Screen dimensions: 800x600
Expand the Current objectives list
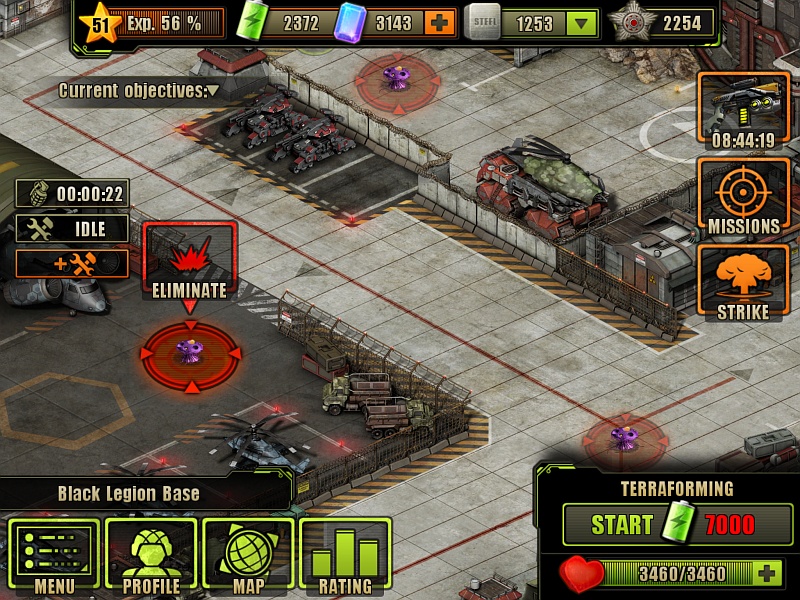coord(213,91)
